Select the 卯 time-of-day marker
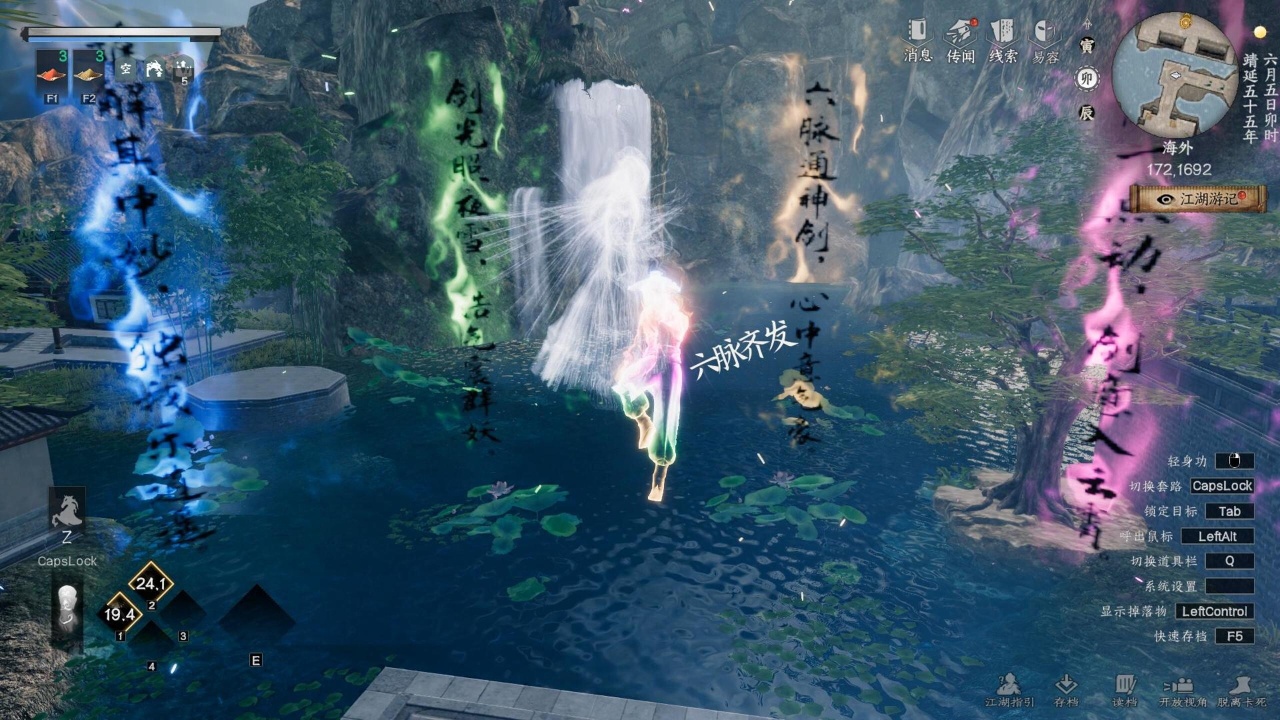Image resolution: width=1280 pixels, height=720 pixels. point(1087,79)
